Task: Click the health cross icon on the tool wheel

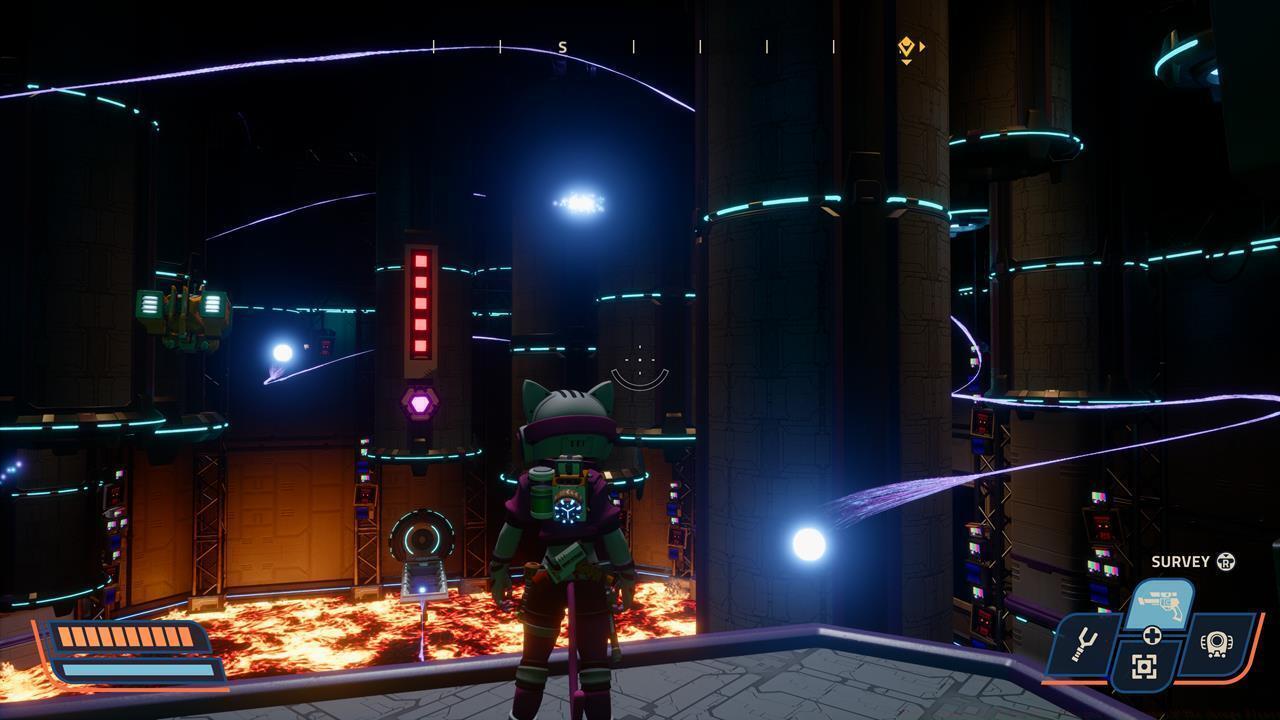Action: [1152, 635]
